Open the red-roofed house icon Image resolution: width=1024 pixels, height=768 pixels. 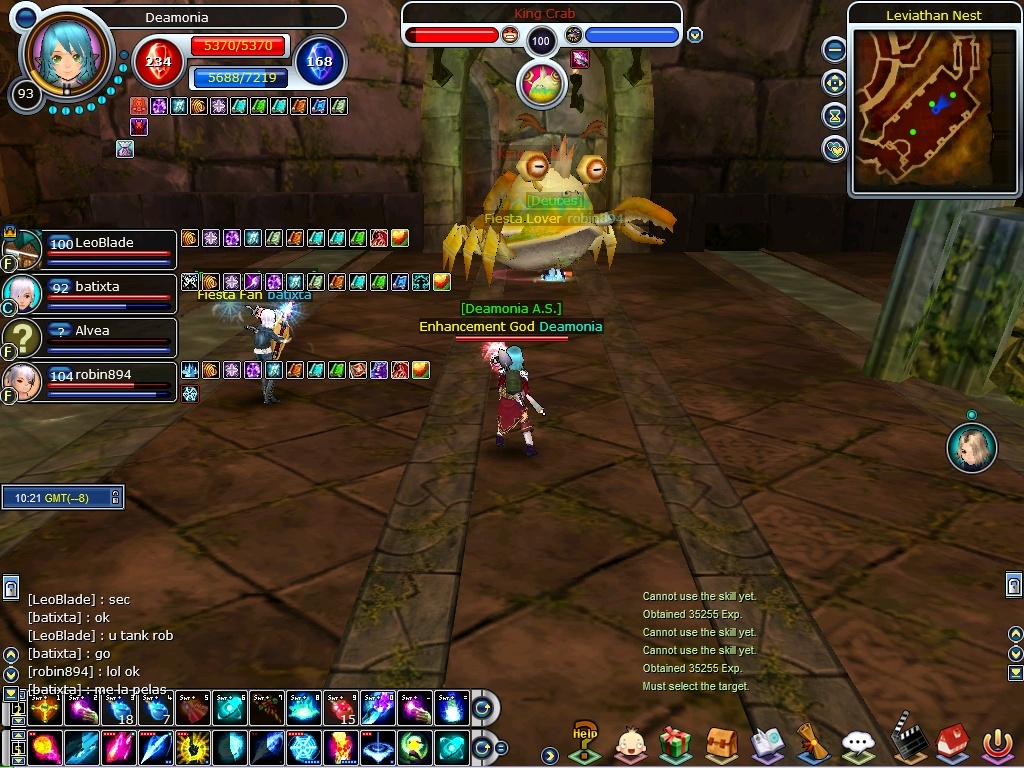(x=950, y=743)
